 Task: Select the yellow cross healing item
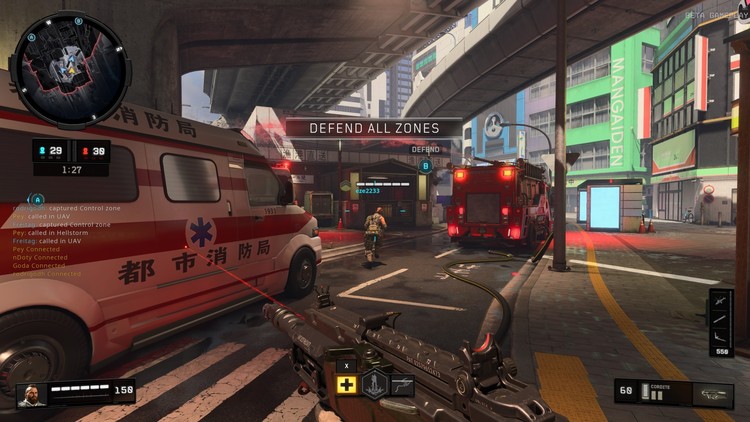[x=347, y=385]
